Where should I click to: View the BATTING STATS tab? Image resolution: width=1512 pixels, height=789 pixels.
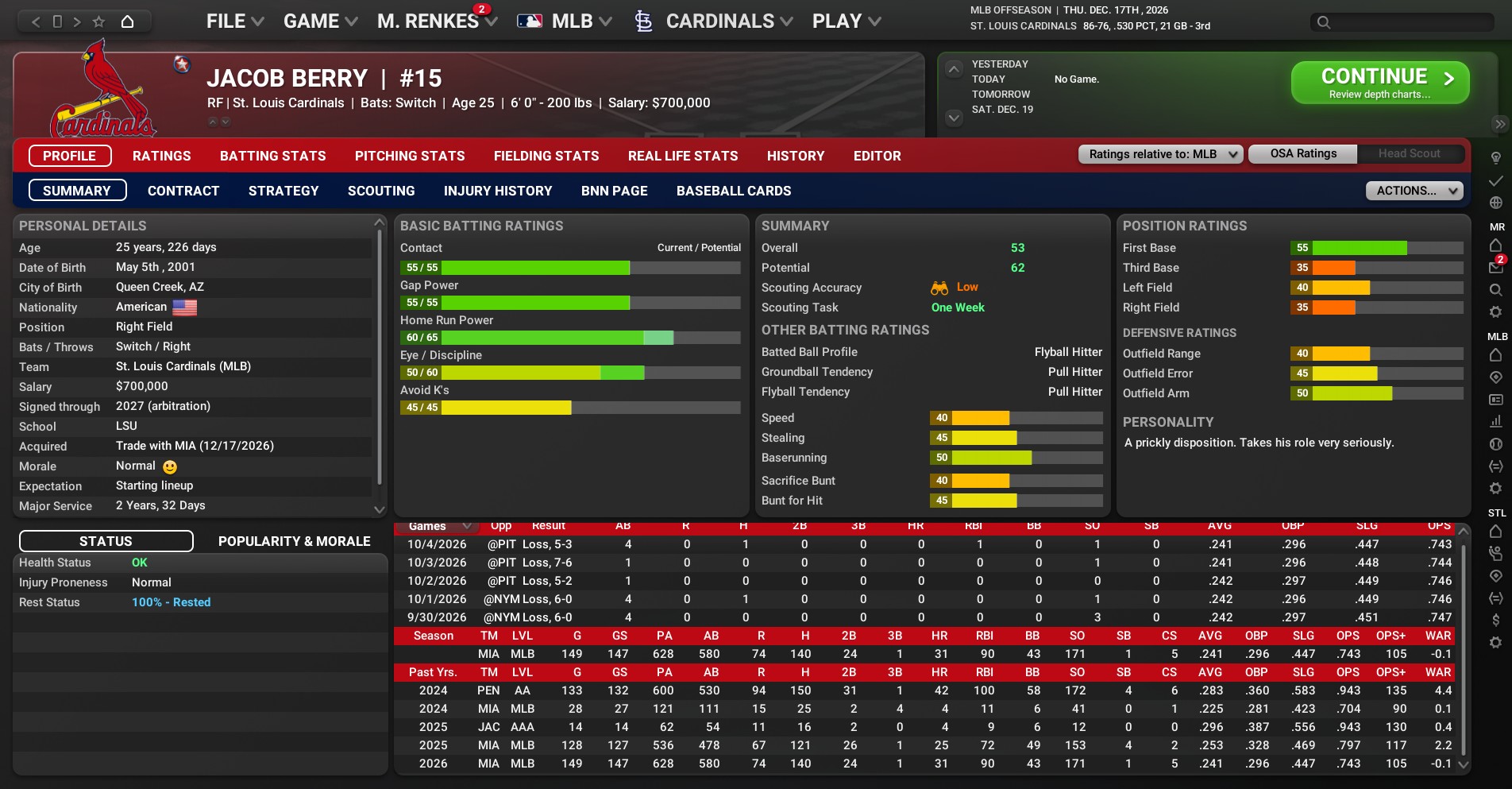point(273,156)
